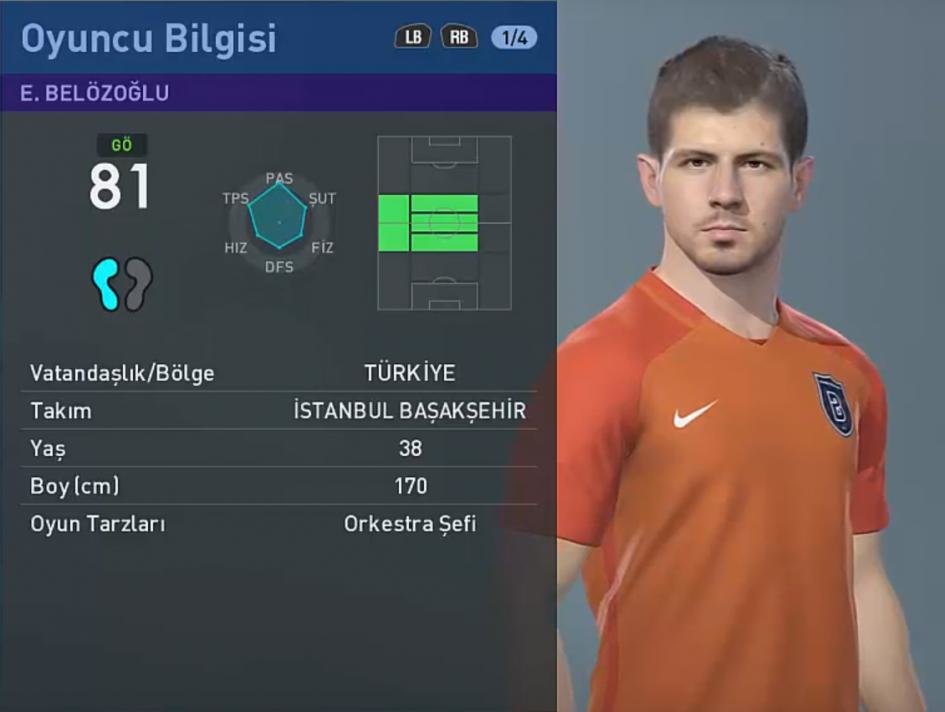The height and width of the screenshot is (712, 945).
Task: Select the player stats radar chart
Action: point(279,220)
